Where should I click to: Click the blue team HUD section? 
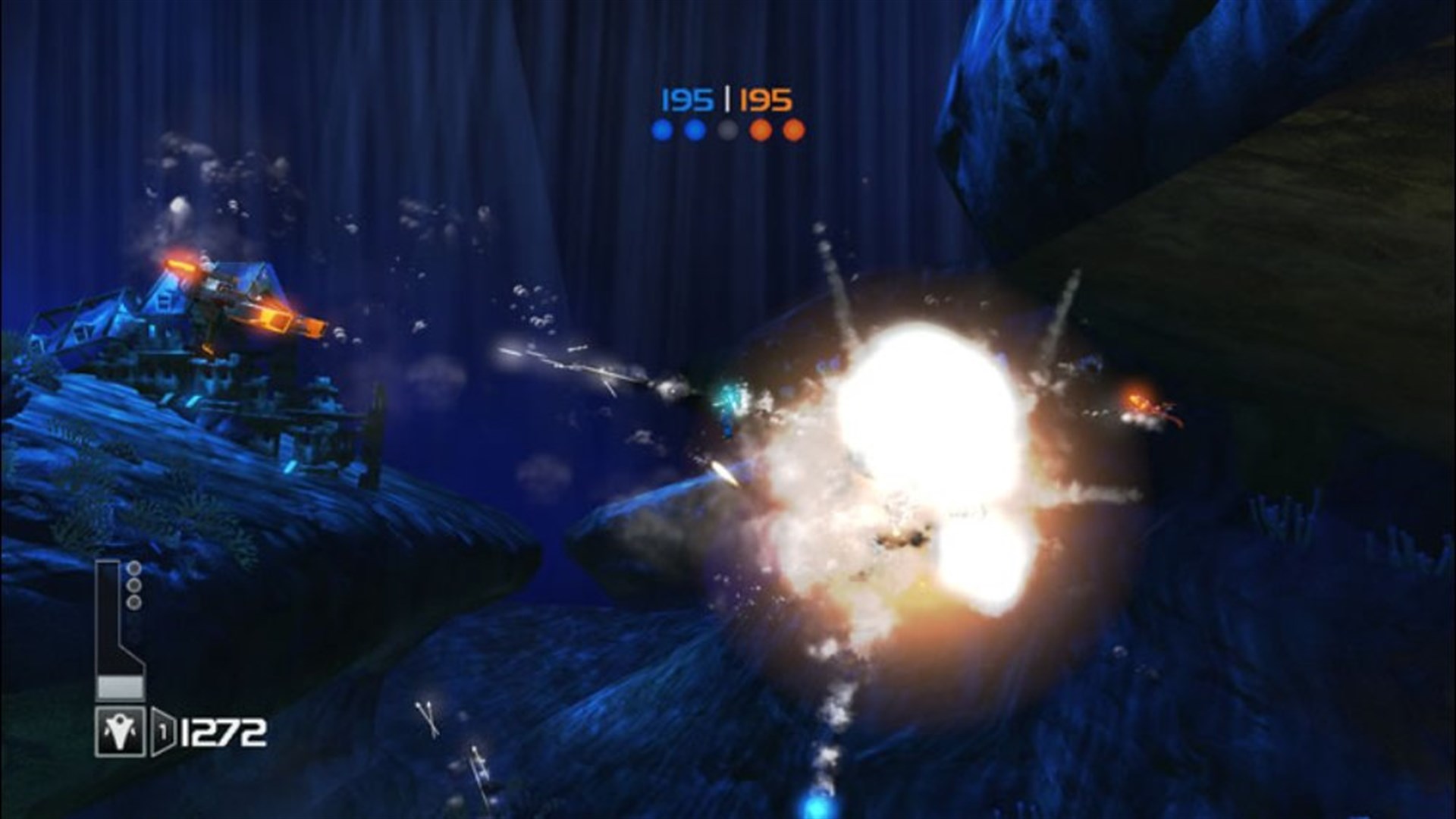pyautogui.click(x=682, y=114)
